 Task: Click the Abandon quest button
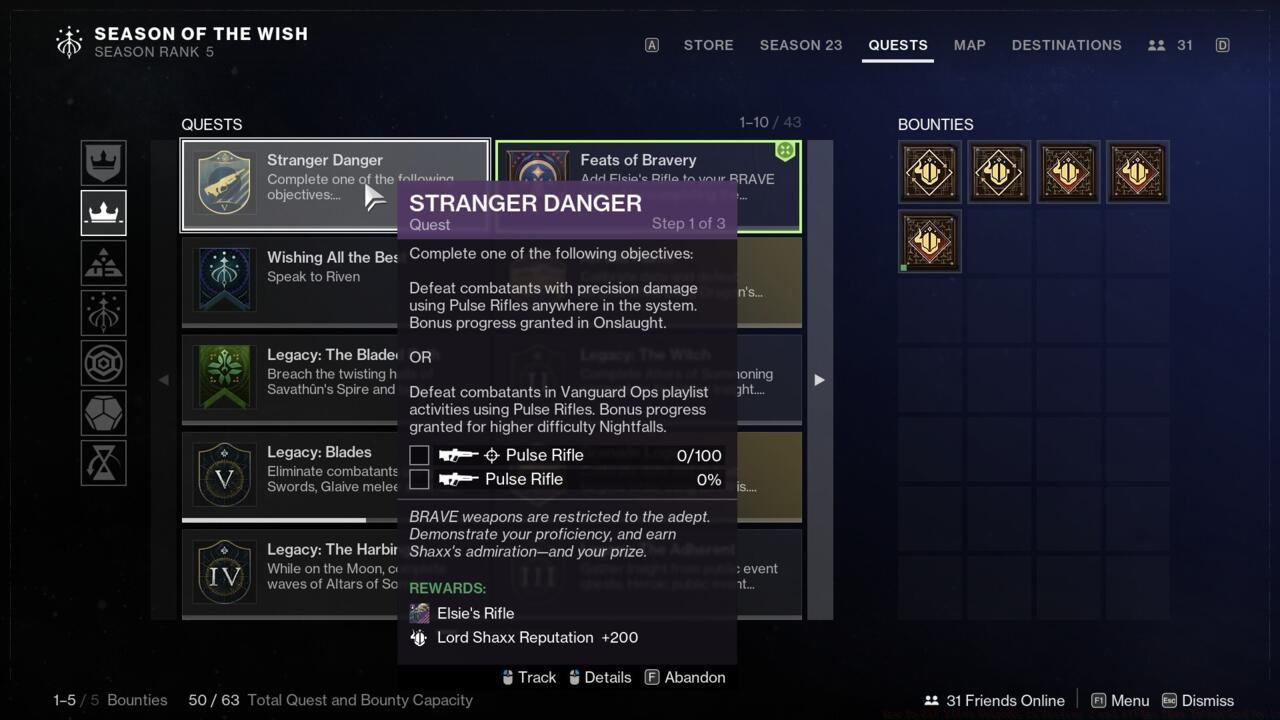pos(694,677)
